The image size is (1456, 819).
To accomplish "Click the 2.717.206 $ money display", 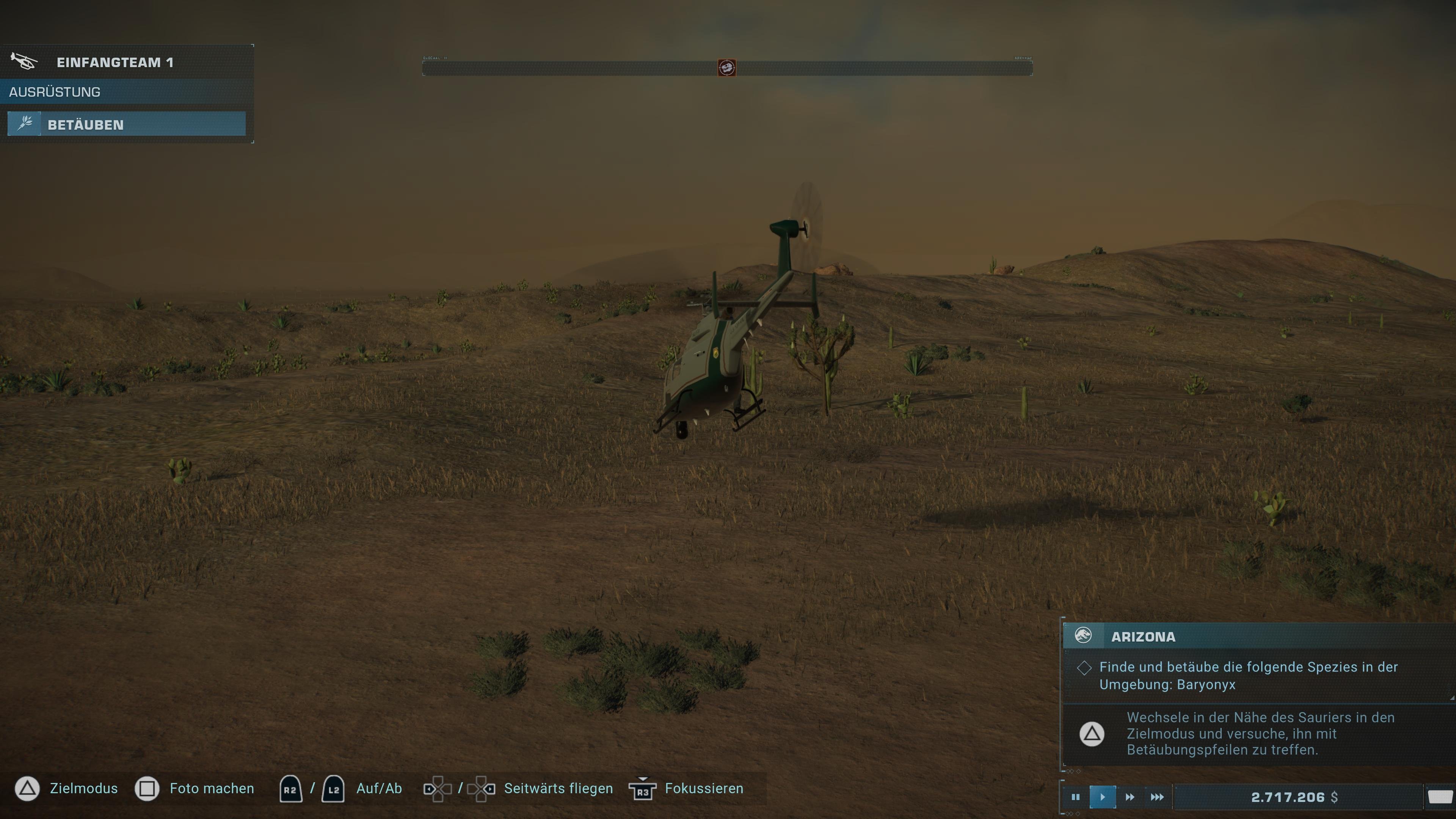I will (1311, 797).
